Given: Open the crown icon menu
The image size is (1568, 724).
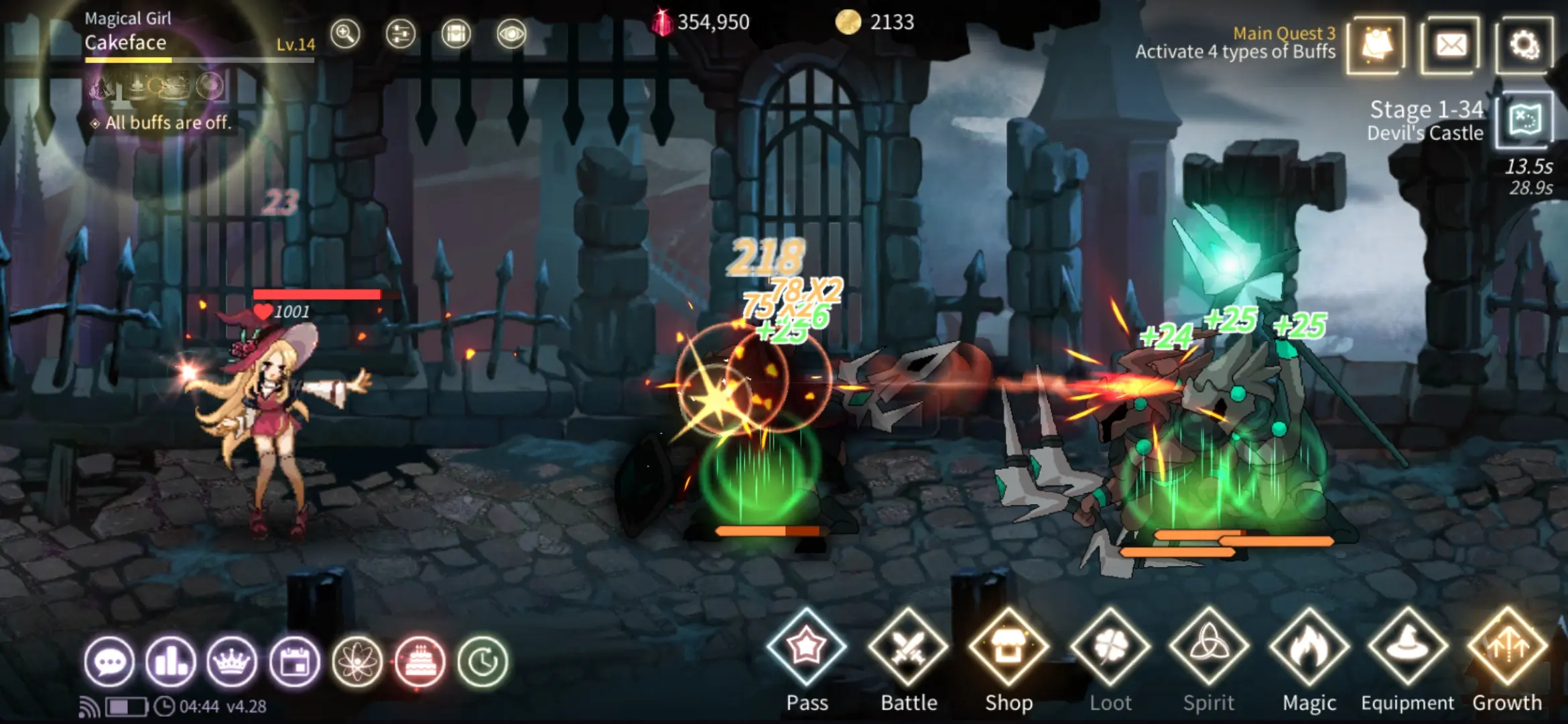Looking at the screenshot, I should (x=233, y=662).
